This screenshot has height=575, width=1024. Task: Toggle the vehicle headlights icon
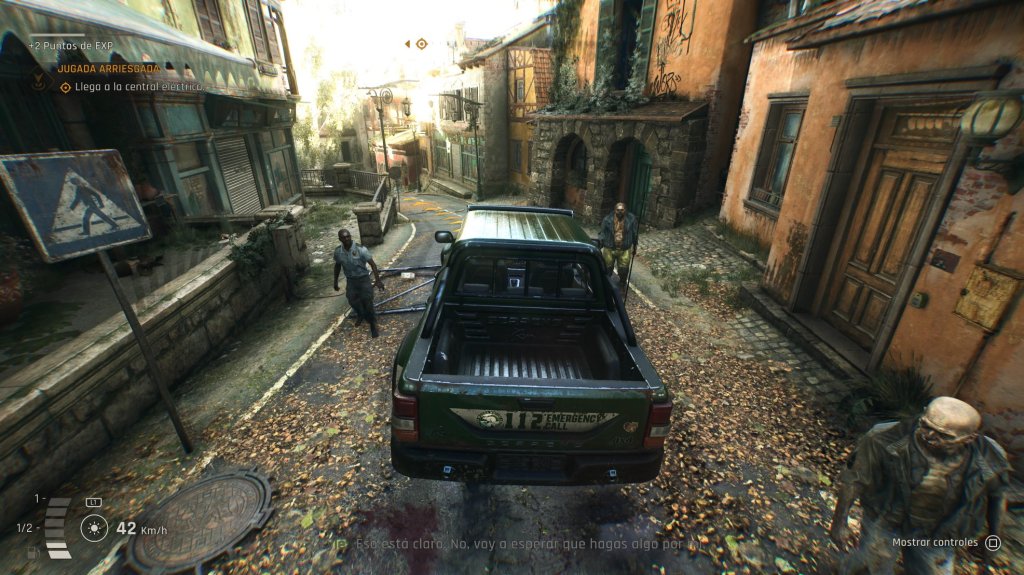(x=94, y=527)
